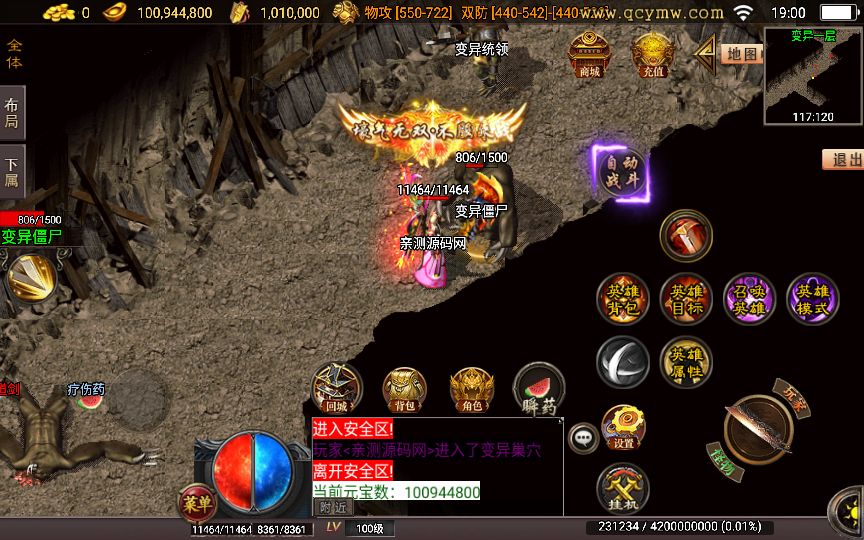
Task: Open the 背包 backpack
Action: tap(405, 390)
